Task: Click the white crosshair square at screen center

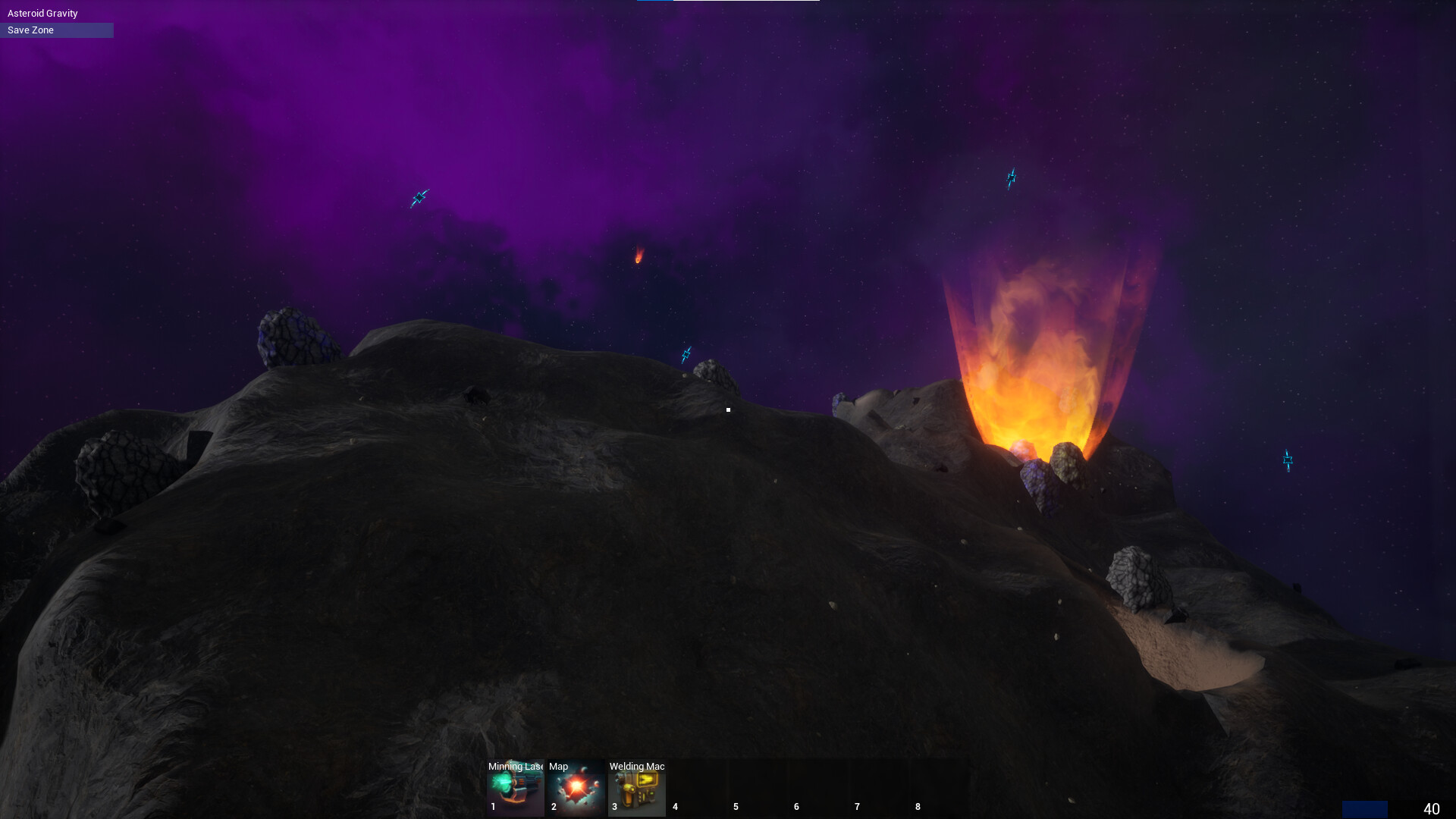Action: (728, 409)
